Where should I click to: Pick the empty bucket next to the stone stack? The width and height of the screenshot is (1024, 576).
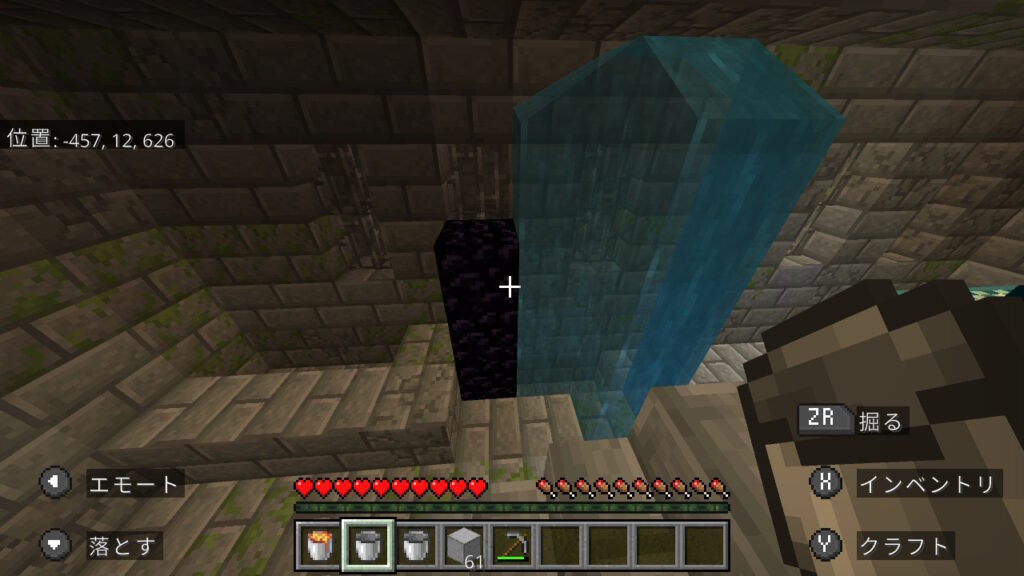[415, 545]
